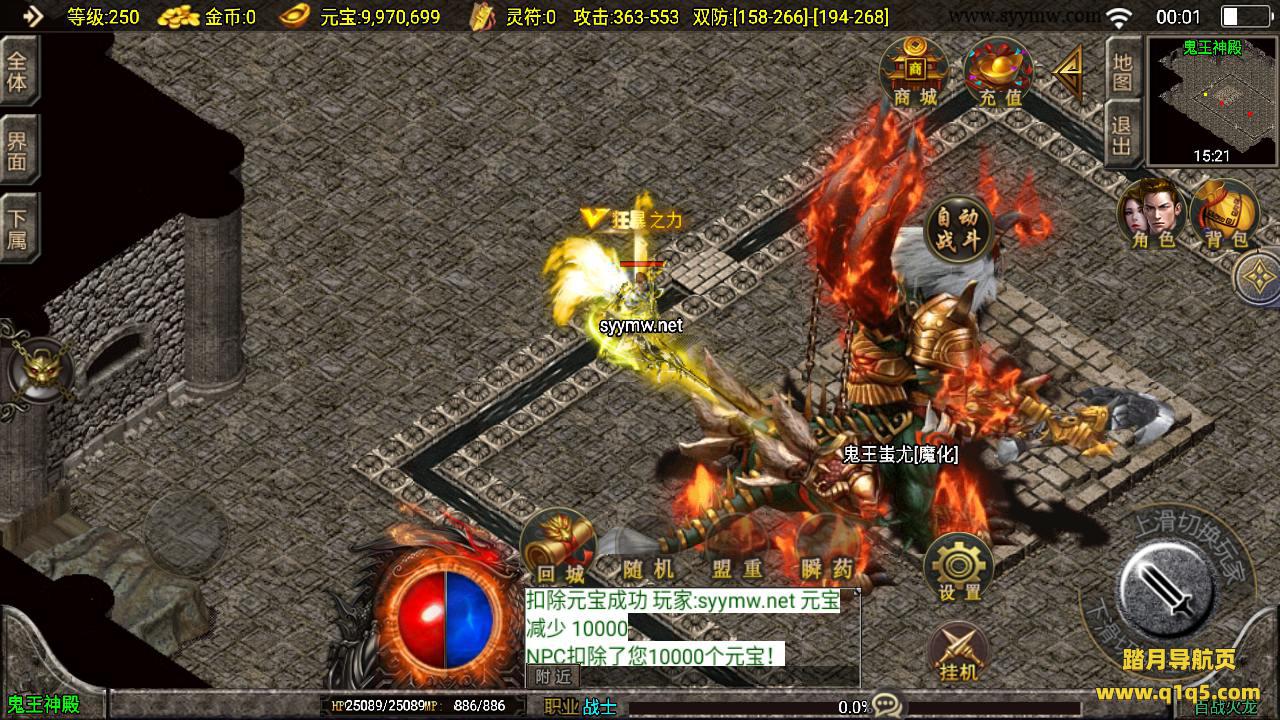The image size is (1280, 720).
Task: Tap the 退出 exit button
Action: click(1123, 136)
